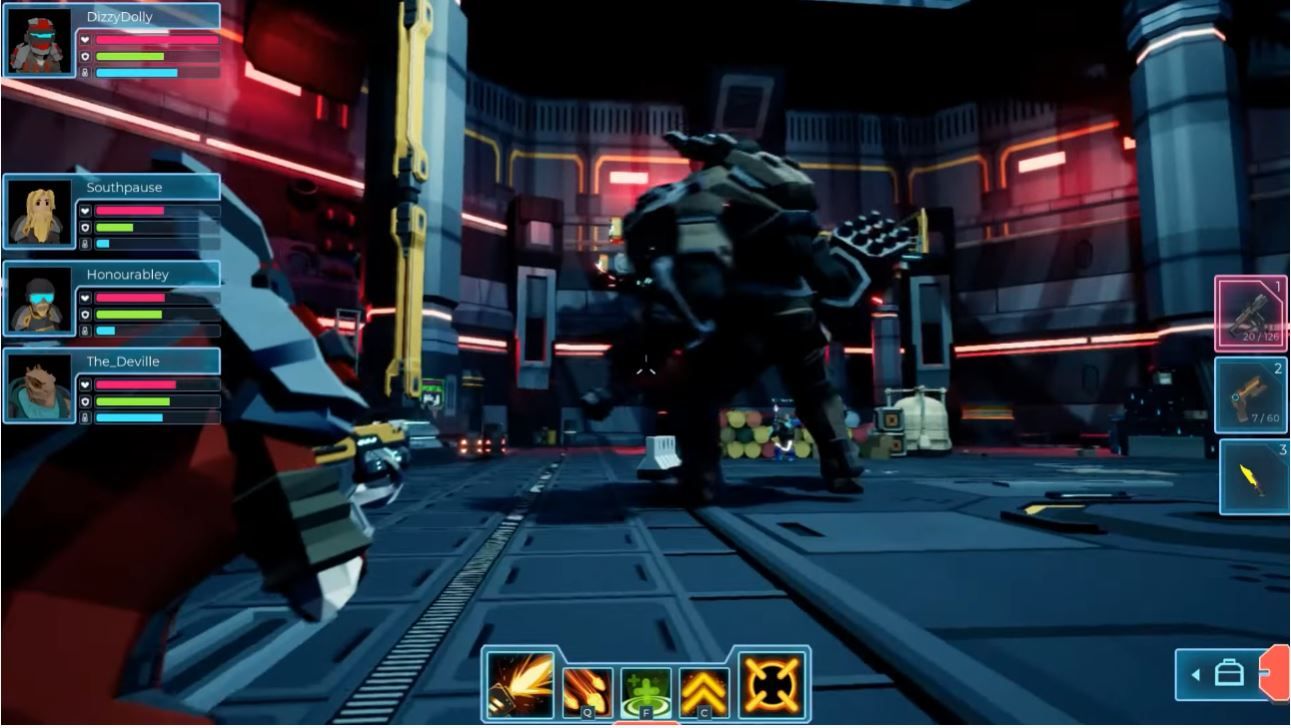Equip the yellow knife in slot 3
Viewport: 1291px width, 728px height.
[x=1253, y=478]
